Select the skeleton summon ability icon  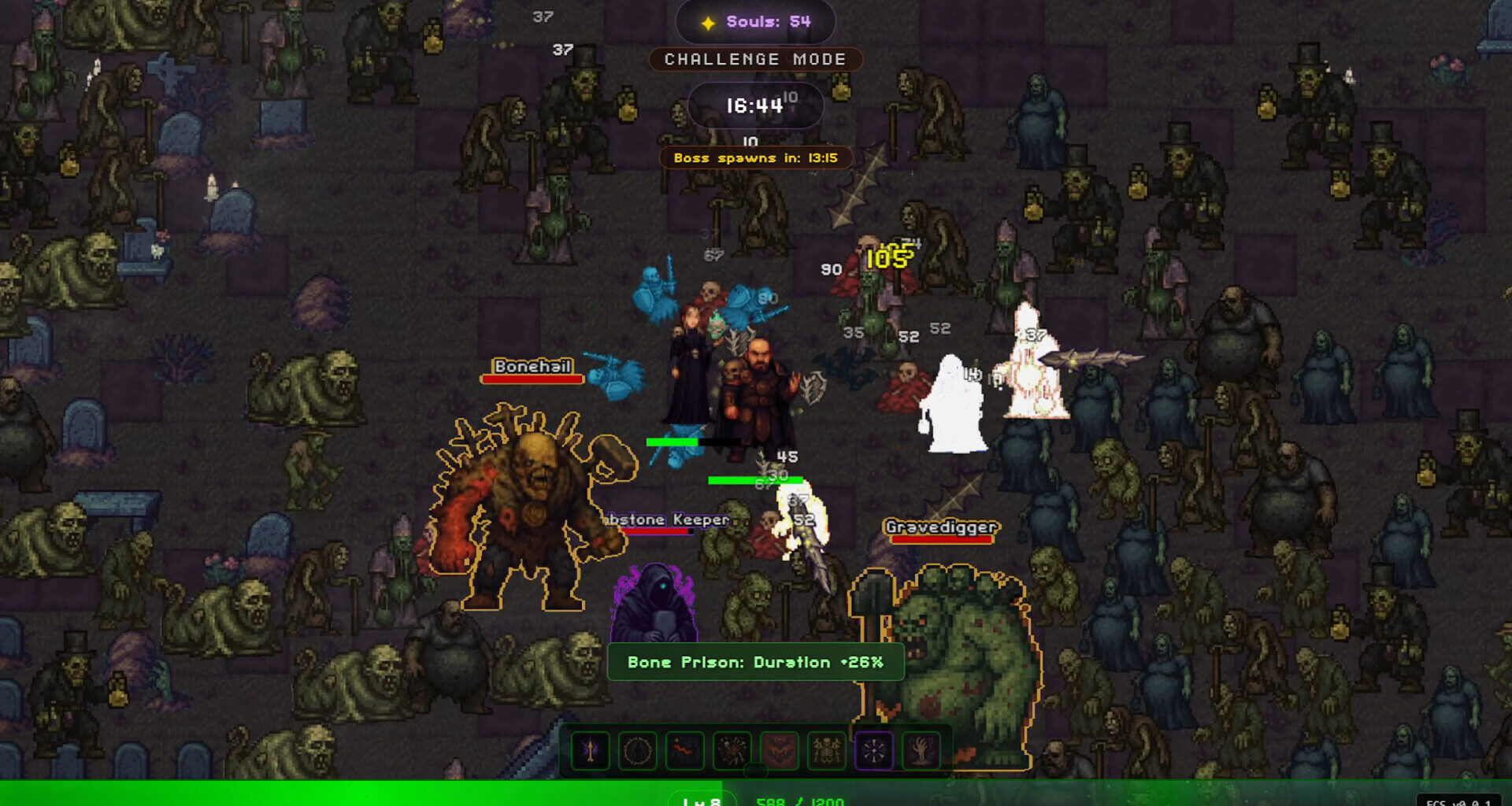coord(827,752)
